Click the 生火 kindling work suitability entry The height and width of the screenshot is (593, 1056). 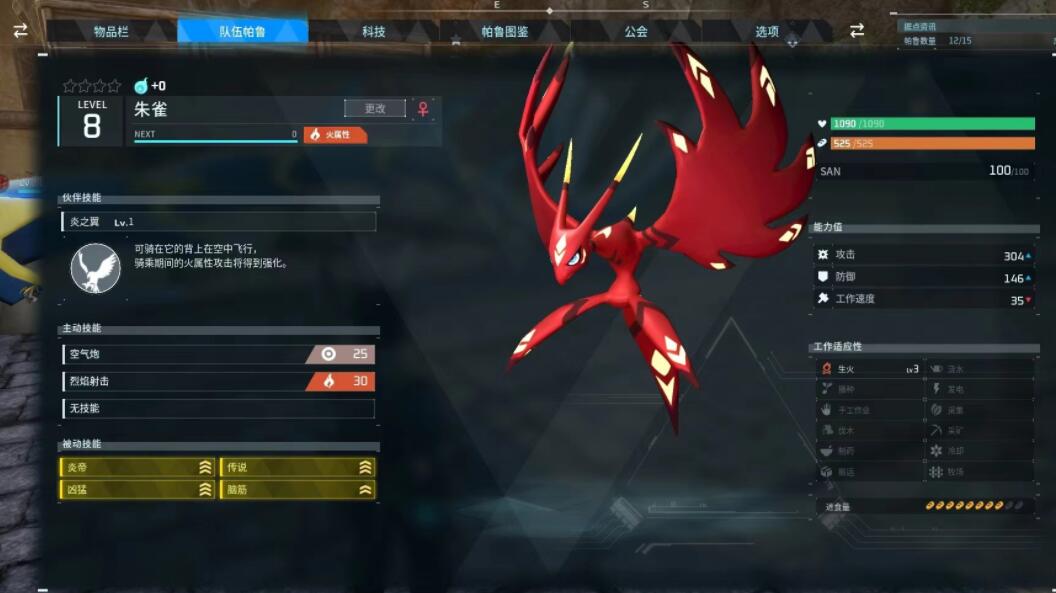tap(868, 369)
